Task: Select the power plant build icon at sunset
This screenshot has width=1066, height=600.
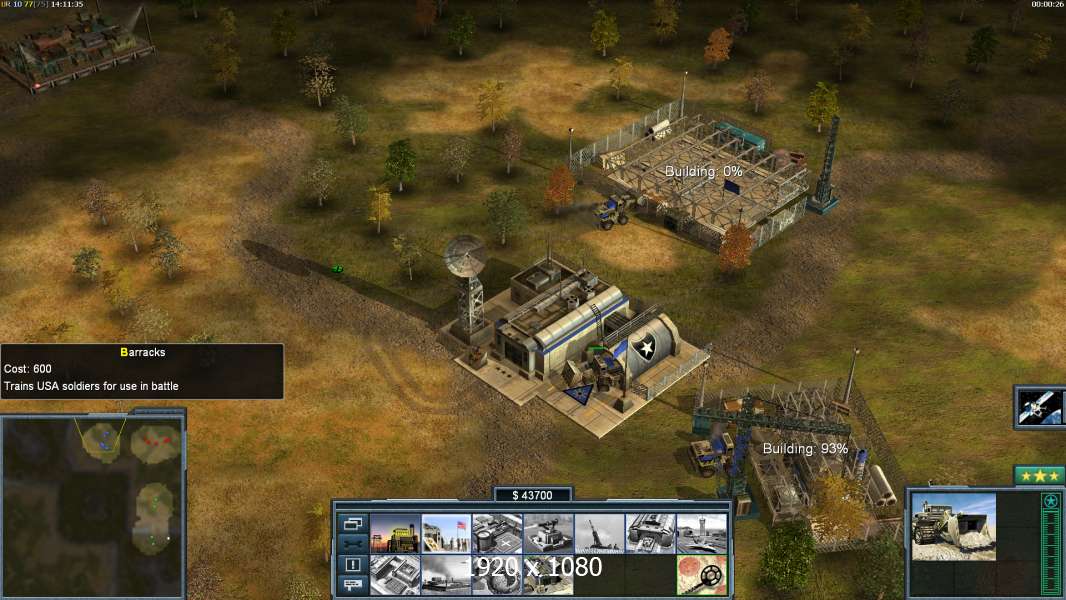Action: 395,534
